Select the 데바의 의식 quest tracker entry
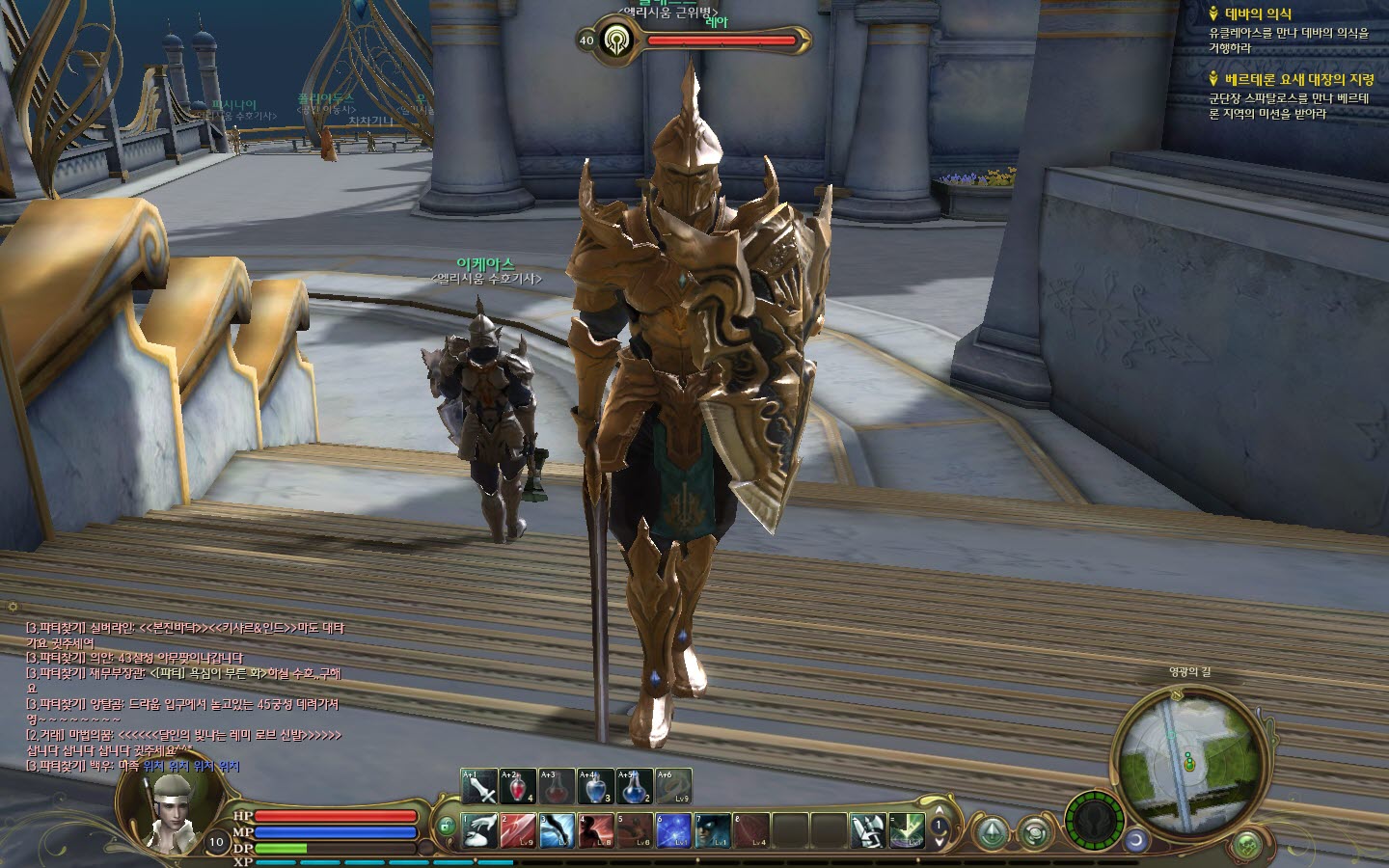 coord(1258,14)
